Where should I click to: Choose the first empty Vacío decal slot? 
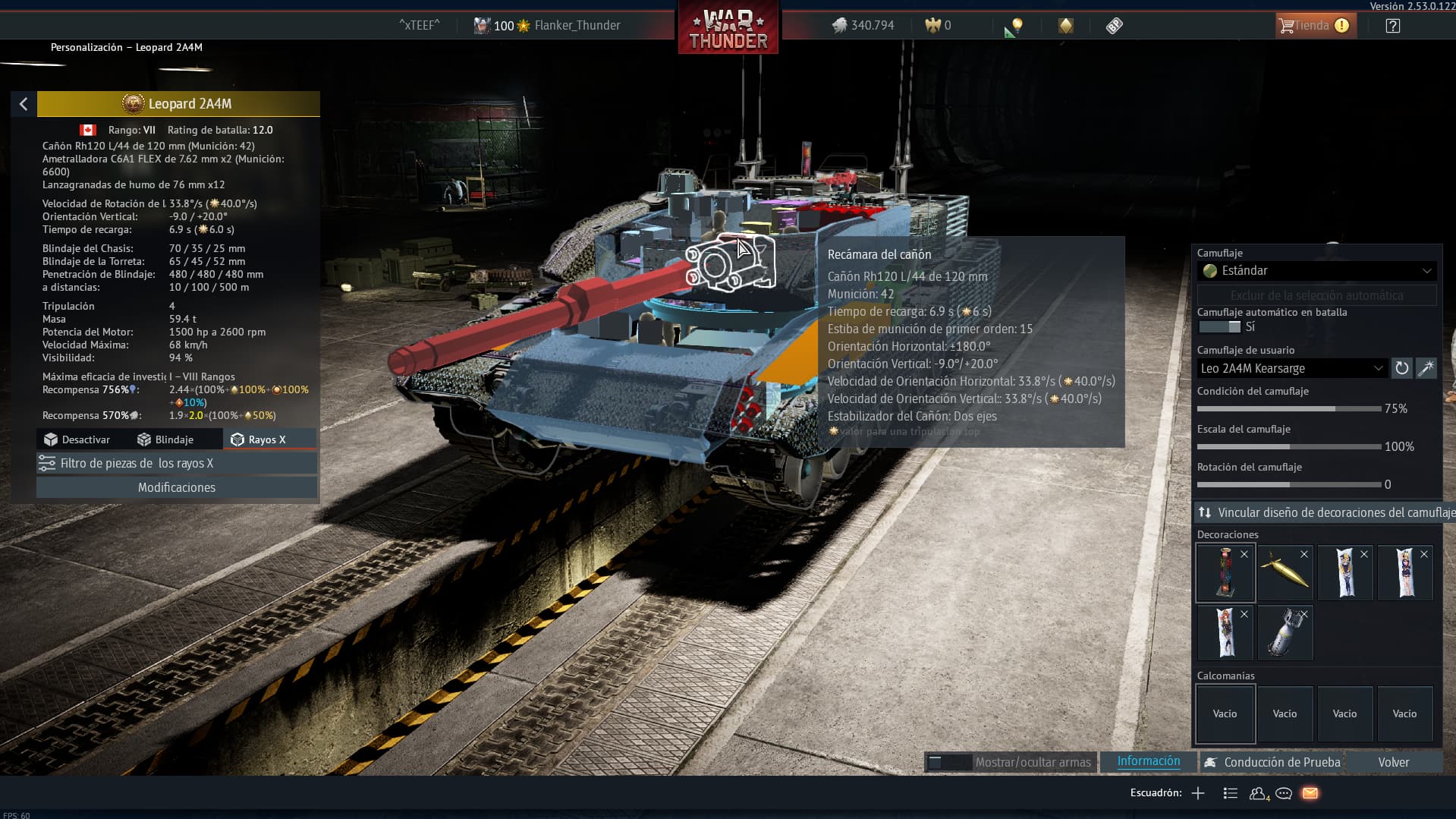pos(1225,713)
